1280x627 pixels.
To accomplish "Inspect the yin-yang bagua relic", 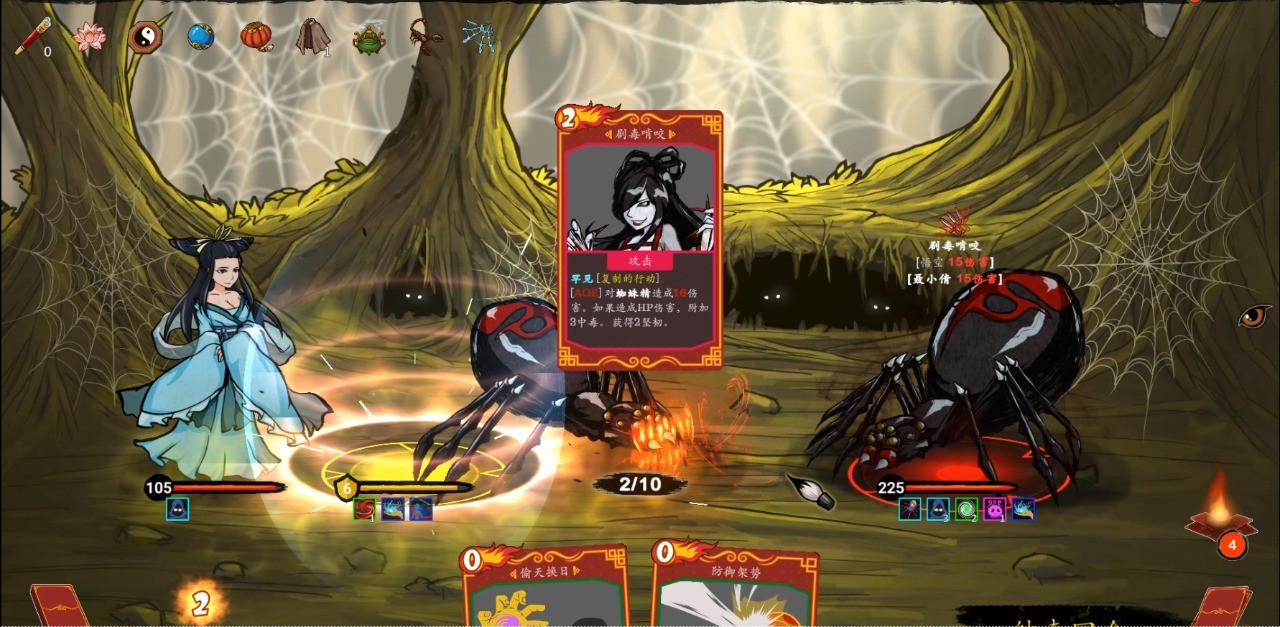I will pos(144,38).
